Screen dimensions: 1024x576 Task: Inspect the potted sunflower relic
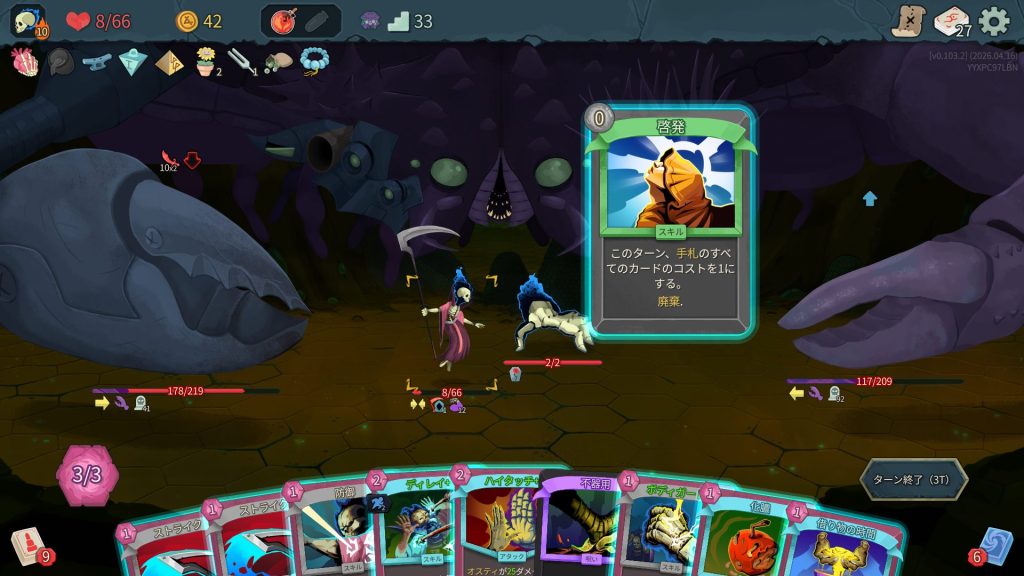206,62
